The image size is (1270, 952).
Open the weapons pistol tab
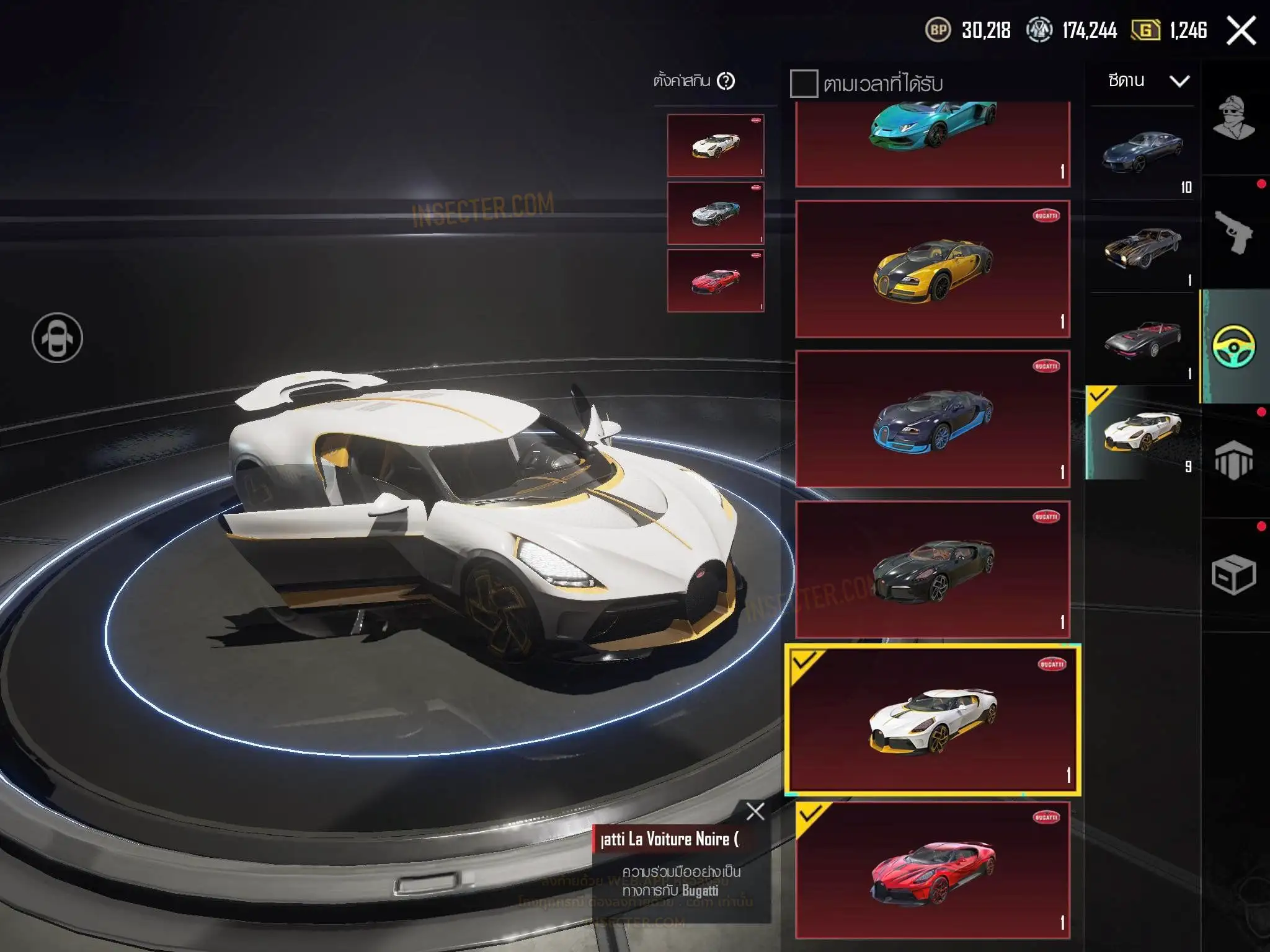point(1233,232)
